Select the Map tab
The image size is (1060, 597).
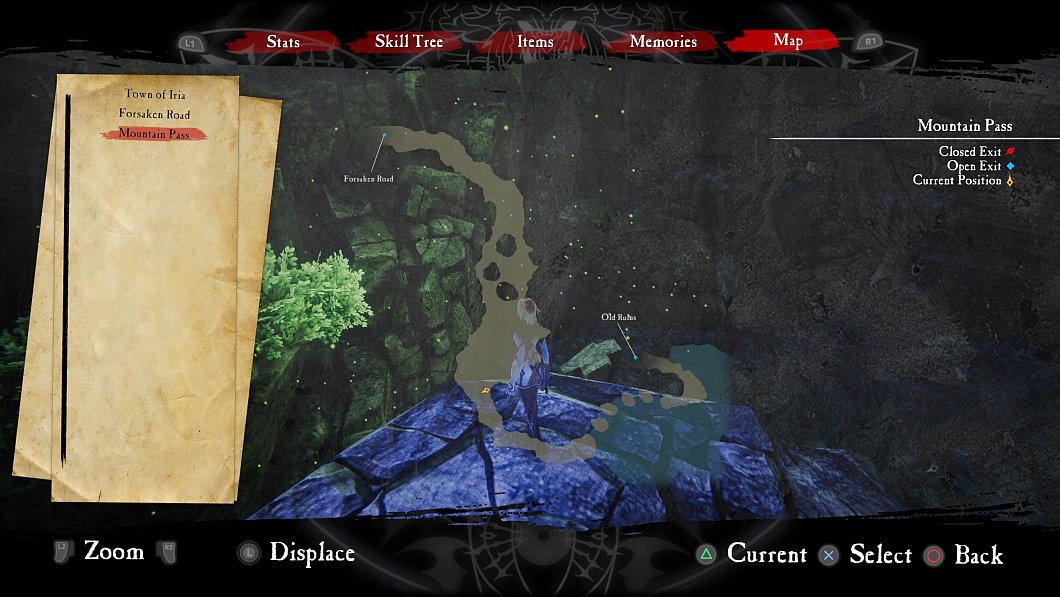coord(787,41)
